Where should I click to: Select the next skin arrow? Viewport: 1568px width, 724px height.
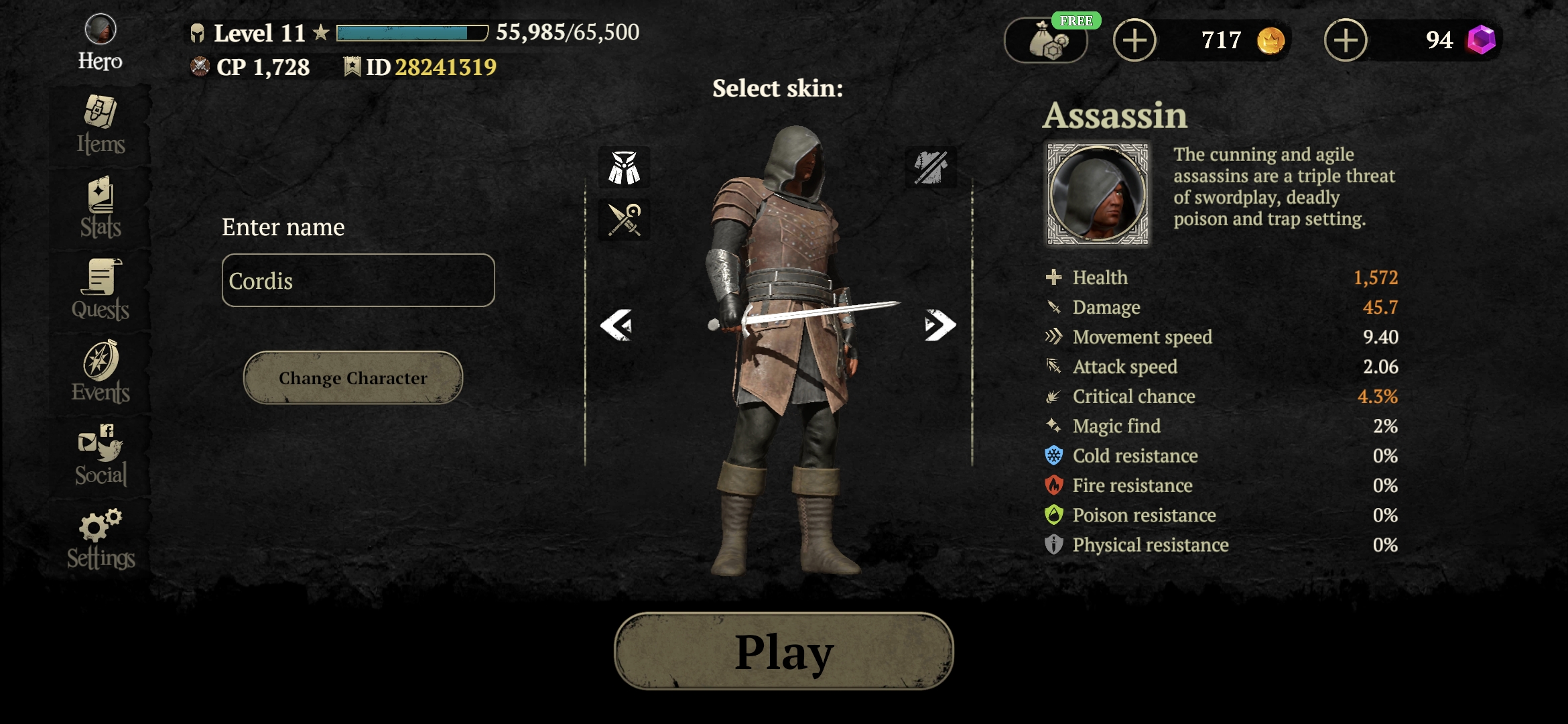pyautogui.click(x=939, y=325)
